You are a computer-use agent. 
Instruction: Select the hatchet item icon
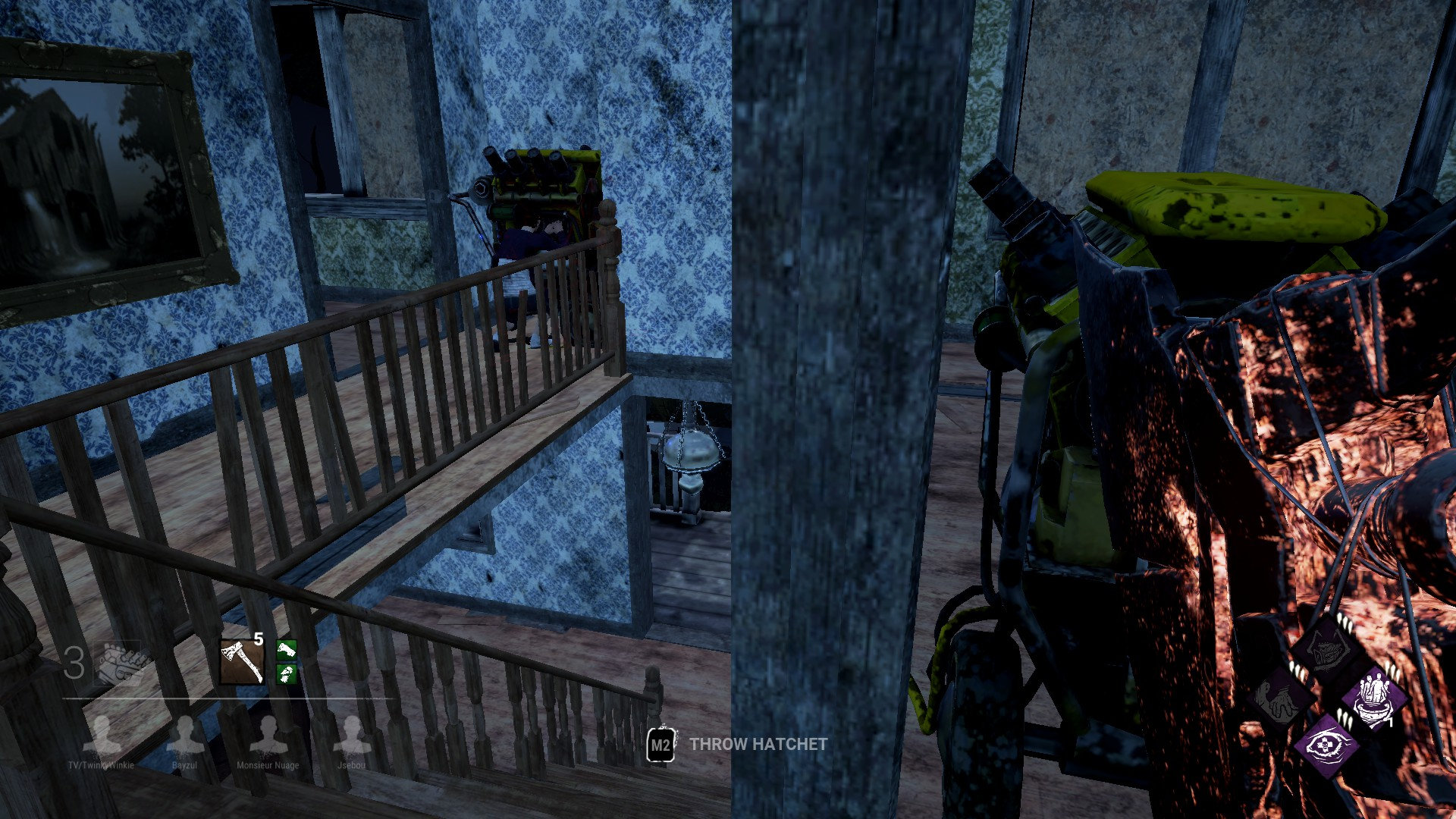[x=241, y=662]
